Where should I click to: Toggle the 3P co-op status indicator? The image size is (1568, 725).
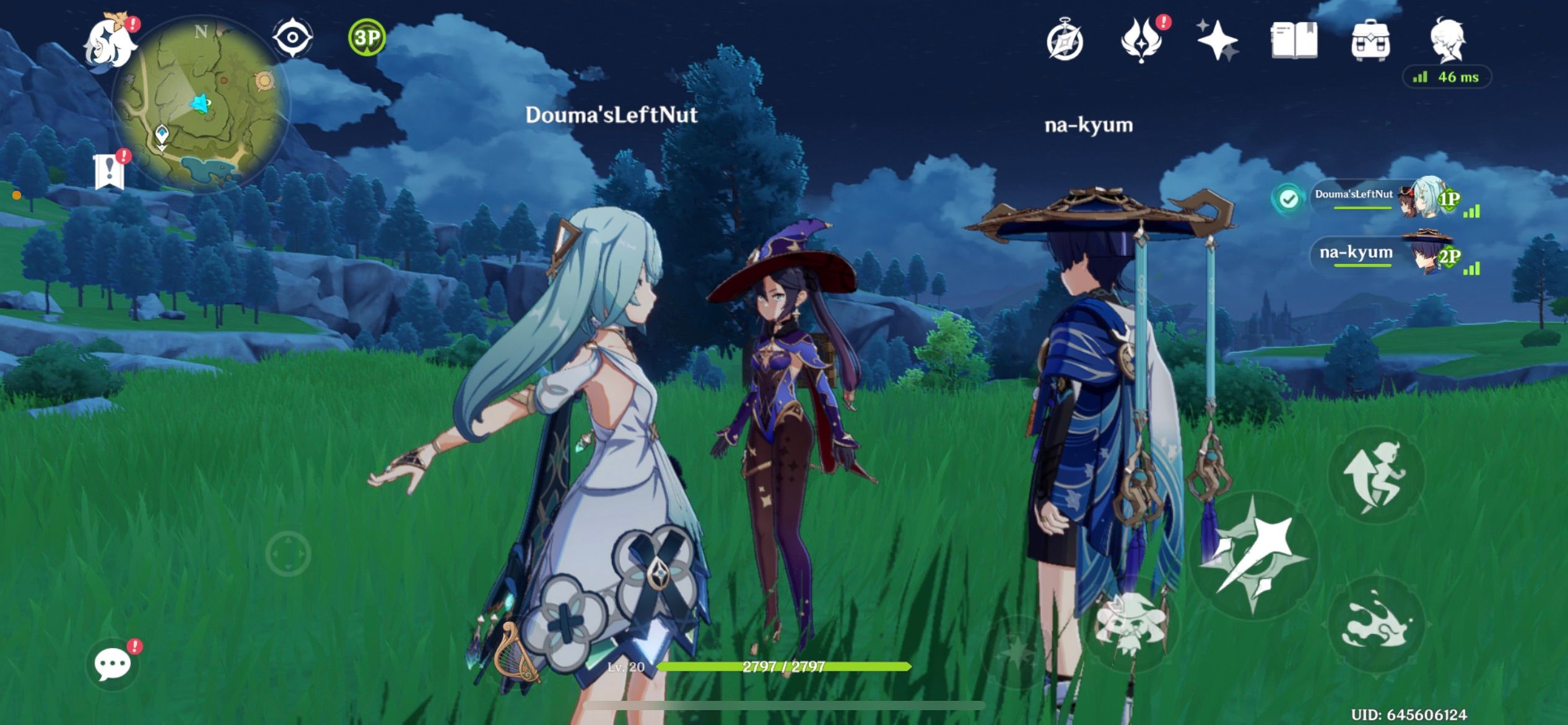pos(364,38)
